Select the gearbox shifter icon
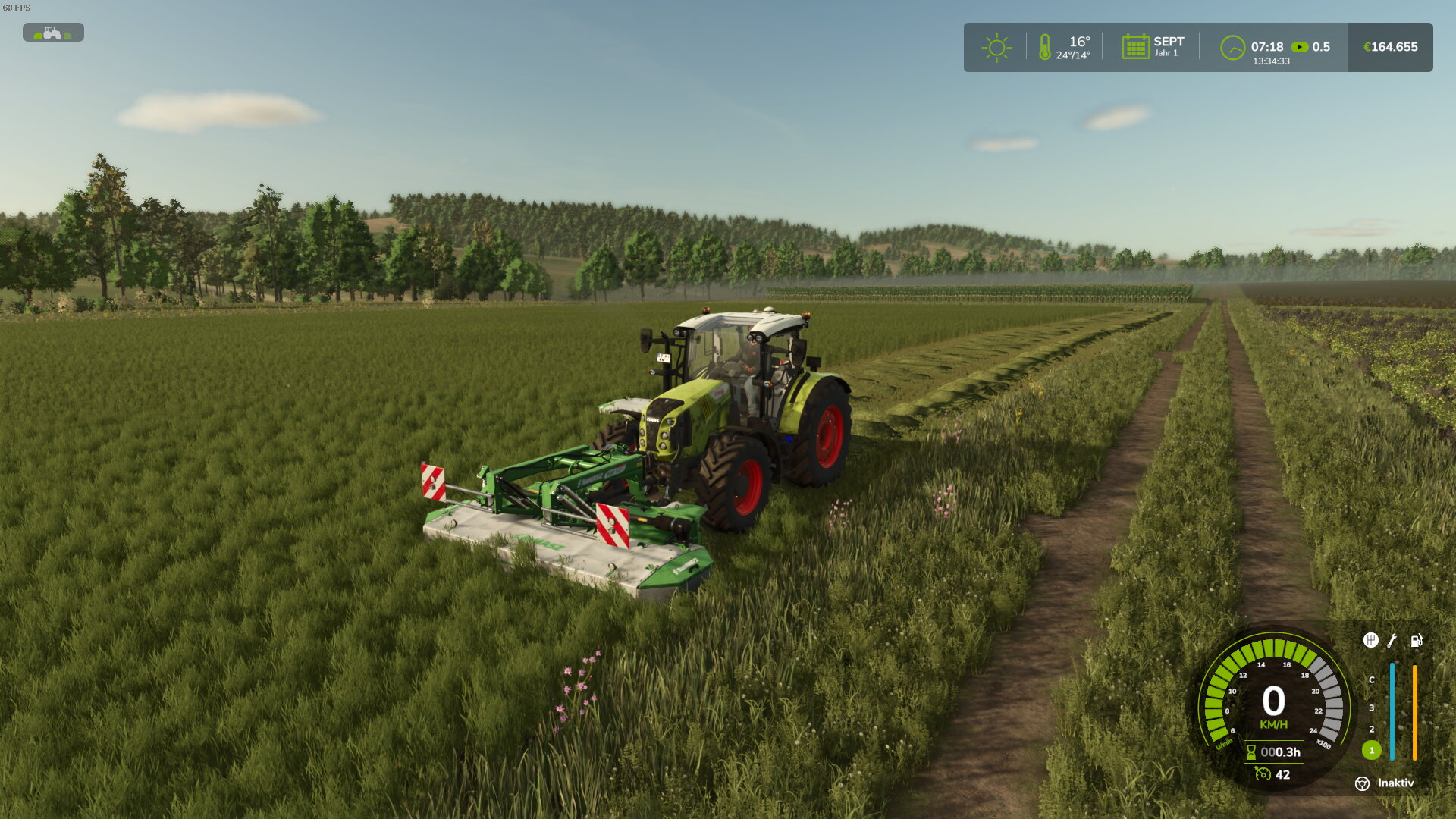This screenshot has width=1456, height=819. (x=1370, y=640)
